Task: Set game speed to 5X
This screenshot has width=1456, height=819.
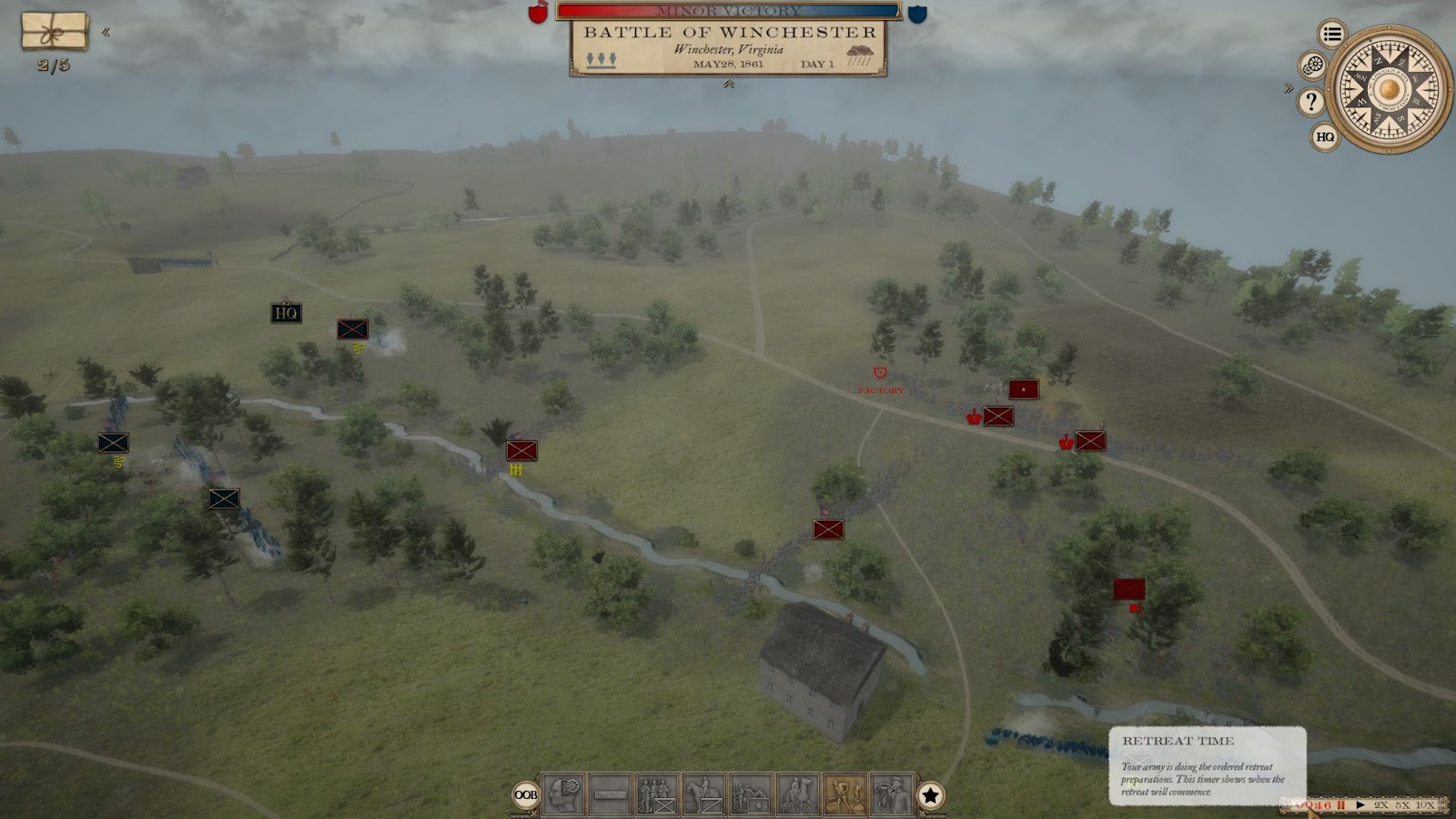Action: click(1402, 805)
